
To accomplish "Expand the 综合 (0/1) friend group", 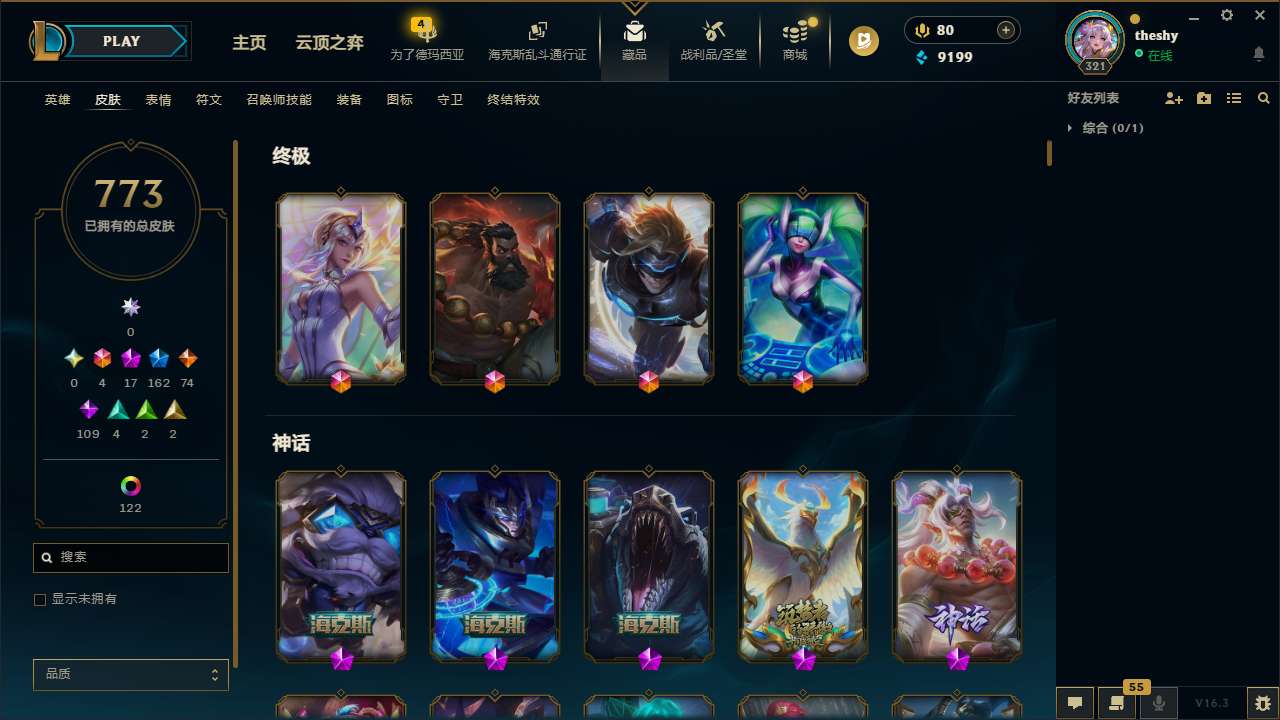I will [x=1069, y=128].
